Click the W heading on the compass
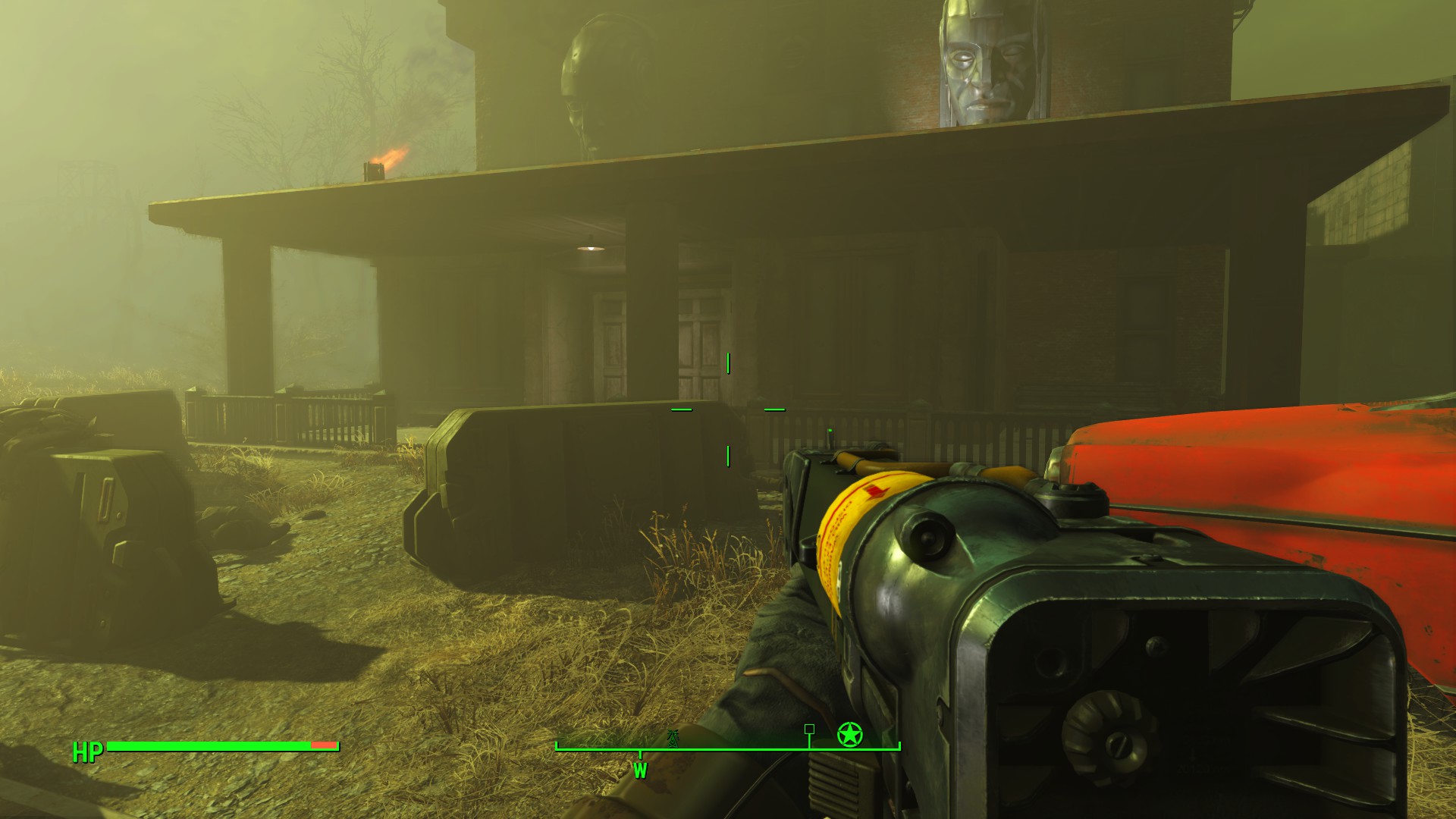1456x819 pixels. pyautogui.click(x=640, y=770)
